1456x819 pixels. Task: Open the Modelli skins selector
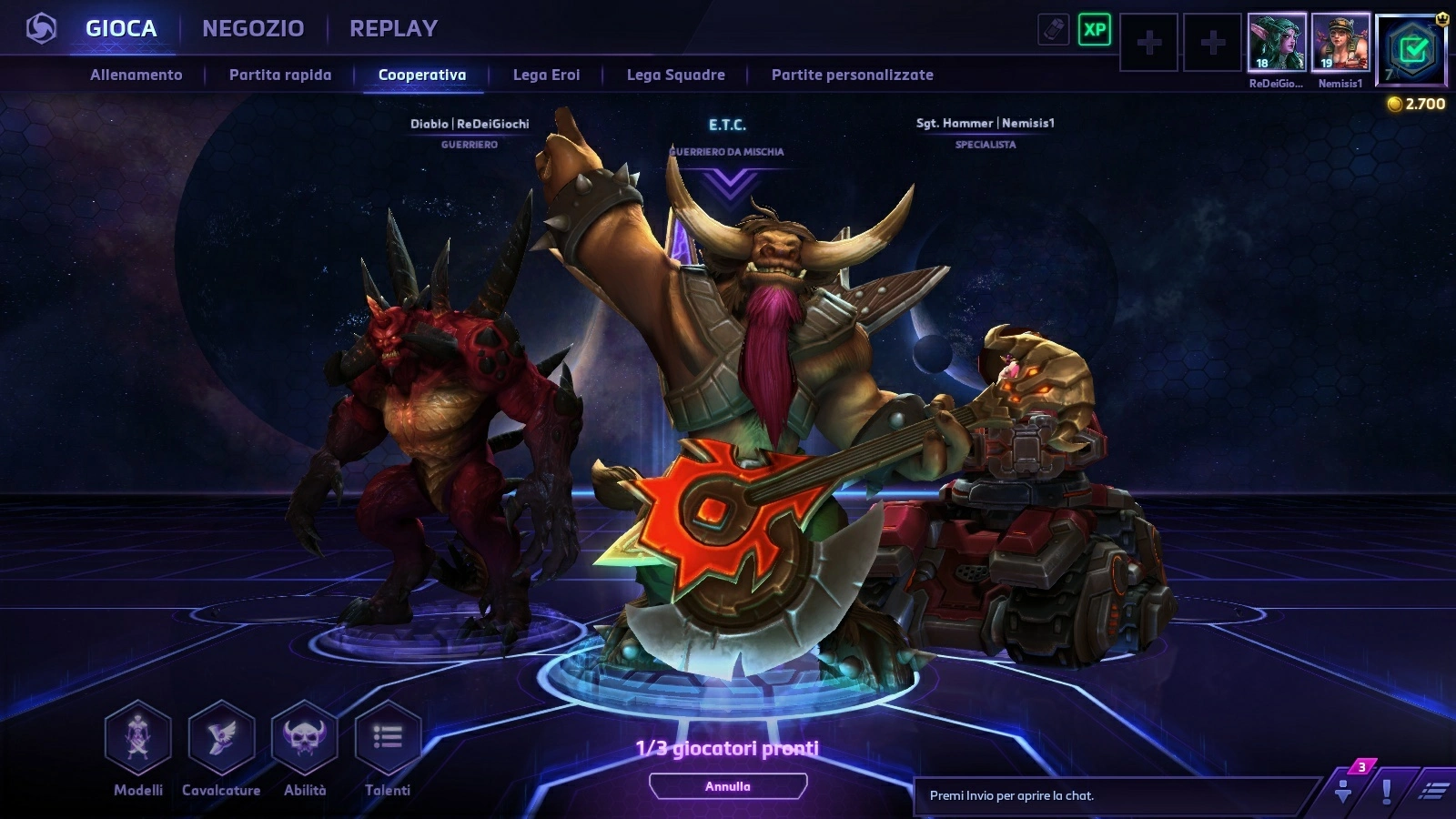click(x=138, y=737)
